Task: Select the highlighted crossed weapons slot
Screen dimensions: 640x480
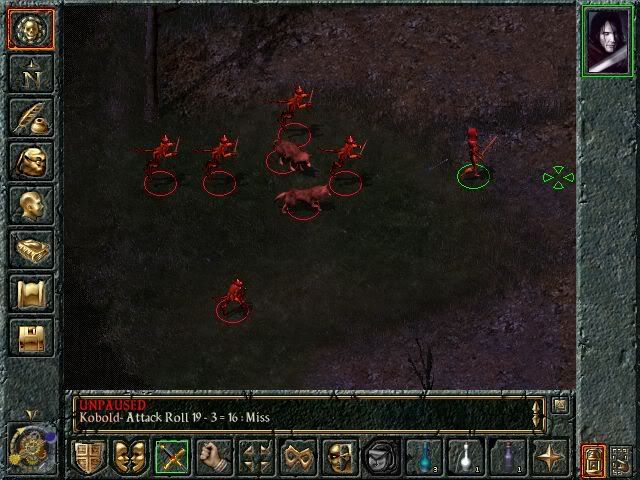Action: (172, 458)
